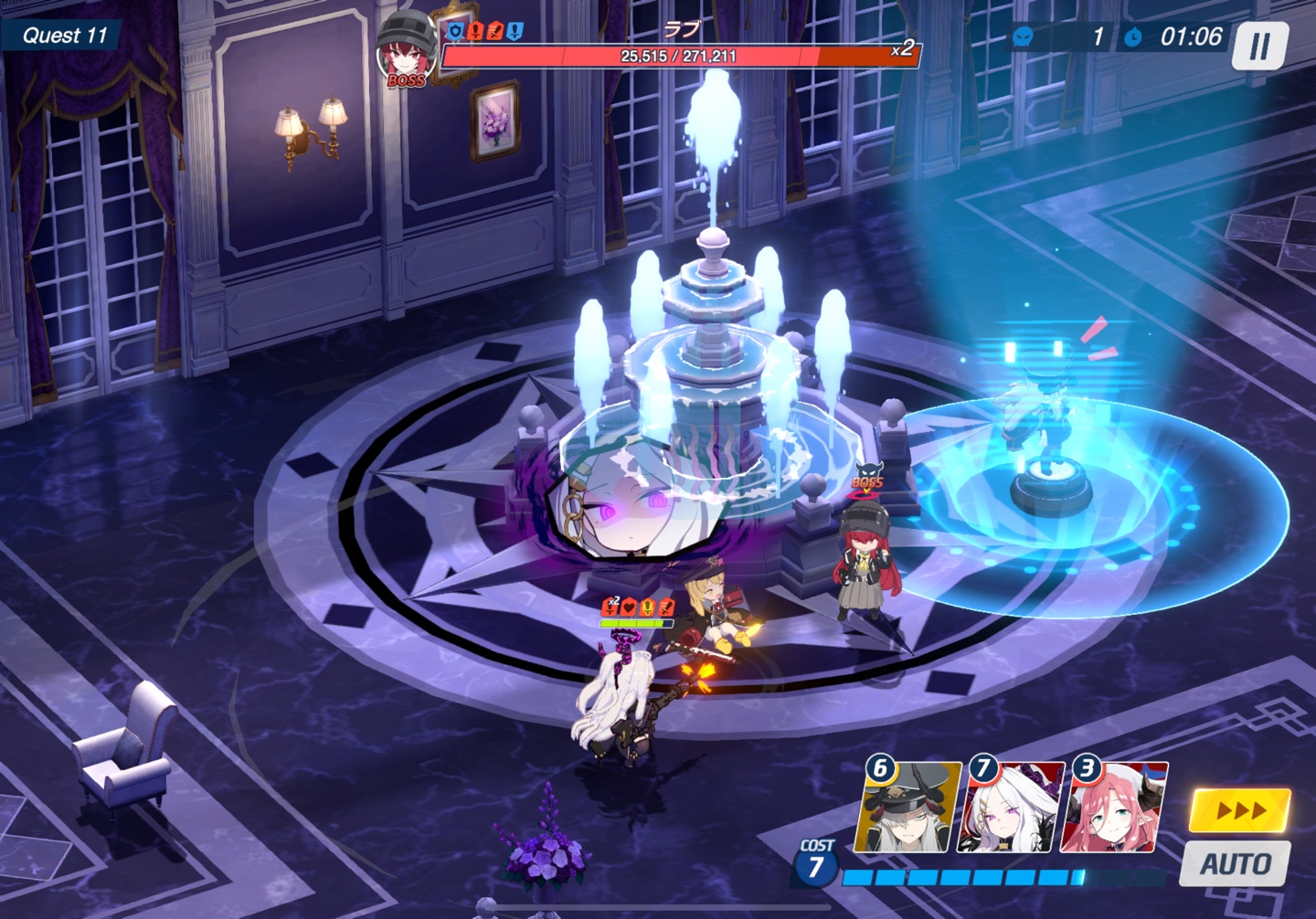Use the cost 3 pink-haired skill card
The image size is (1316, 919).
tap(1114, 808)
